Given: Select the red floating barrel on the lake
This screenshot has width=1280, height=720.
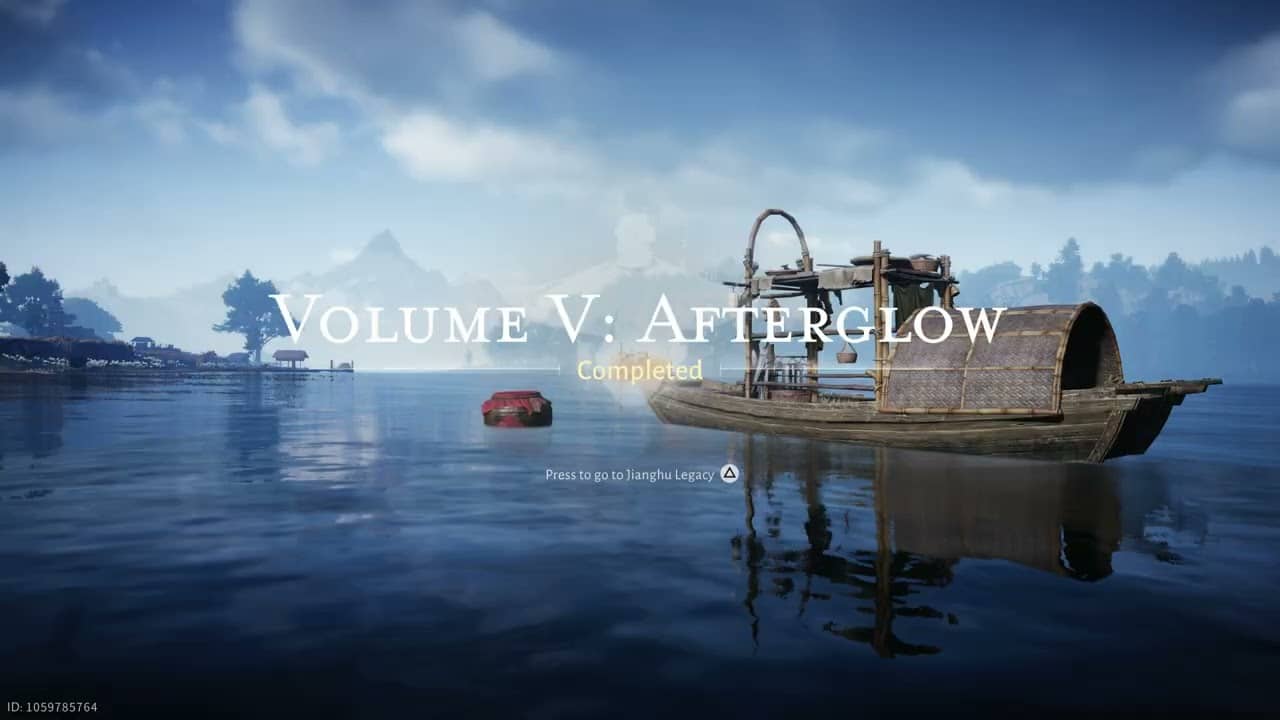Looking at the screenshot, I should (516, 406).
